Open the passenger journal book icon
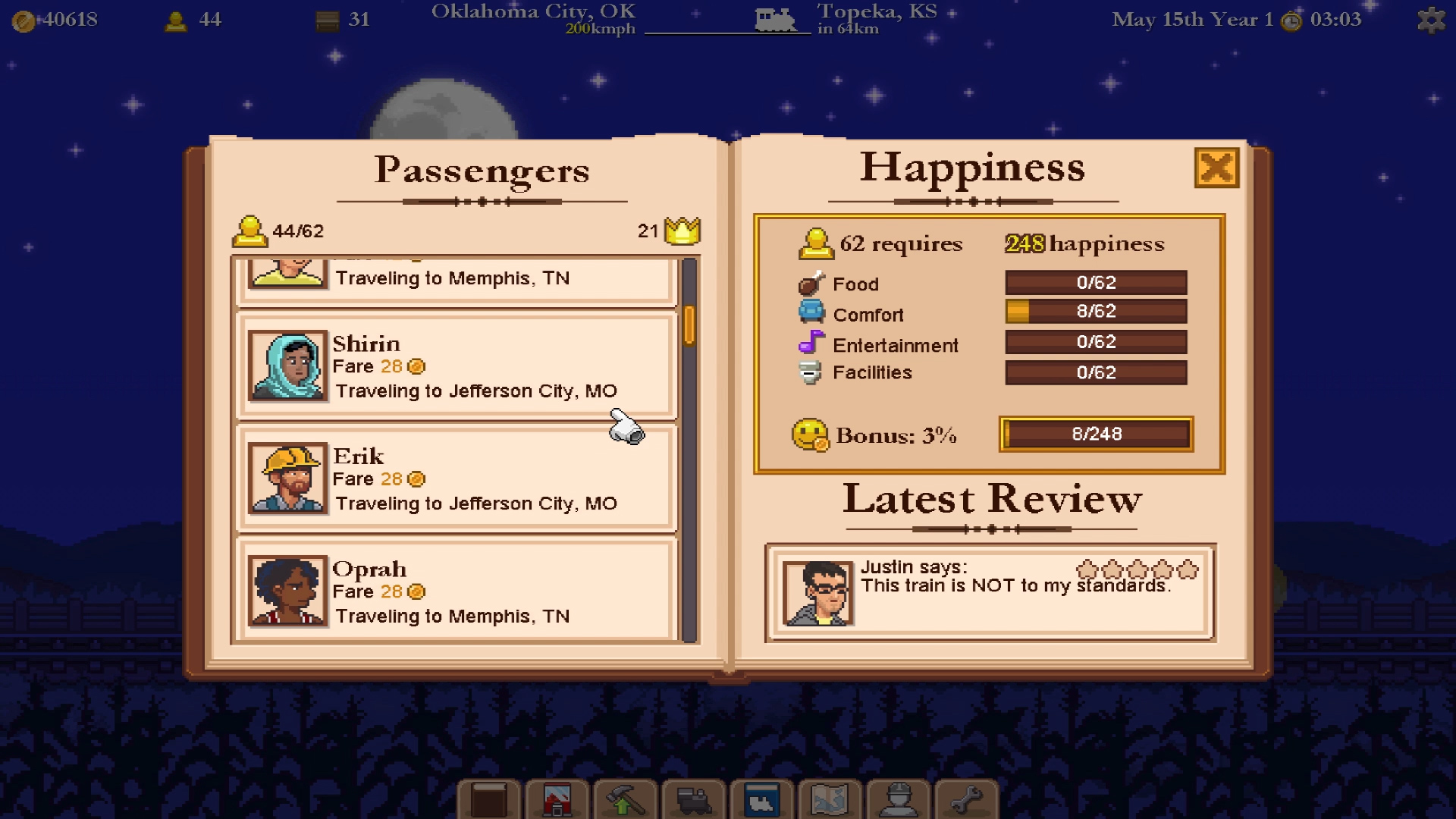This screenshot has height=819, width=1456. 489,799
